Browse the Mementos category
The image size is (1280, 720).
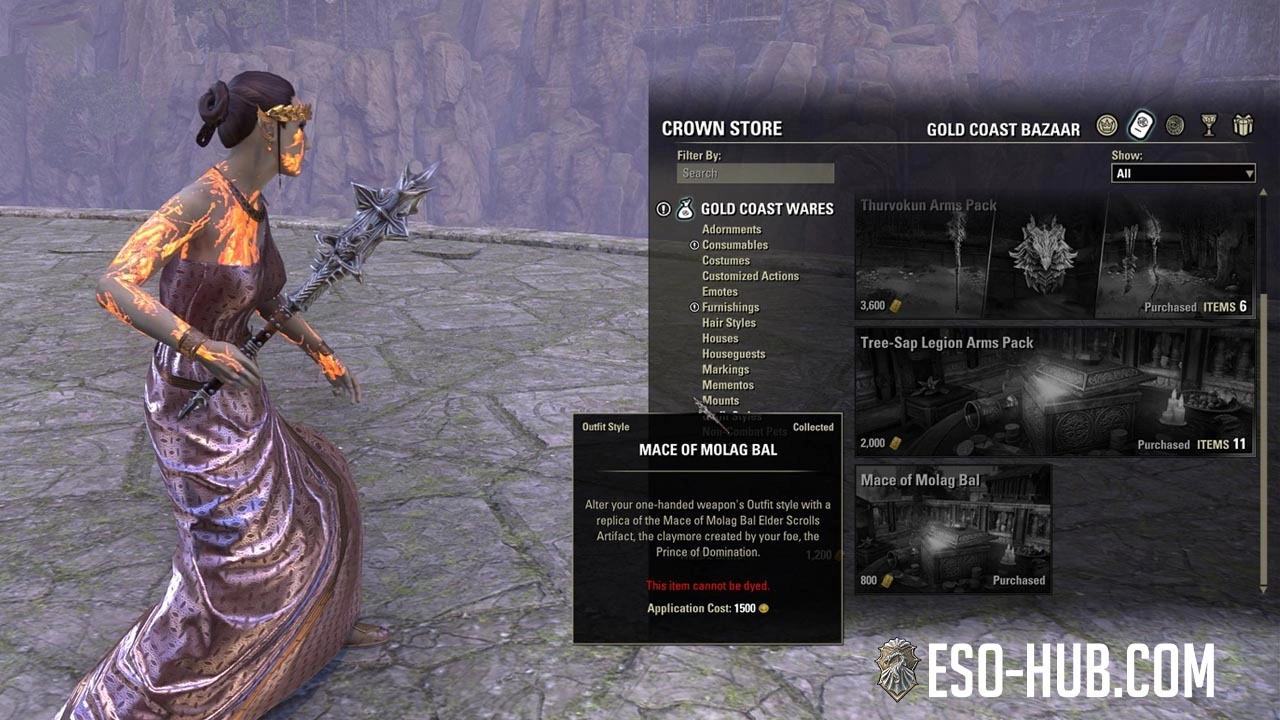728,385
